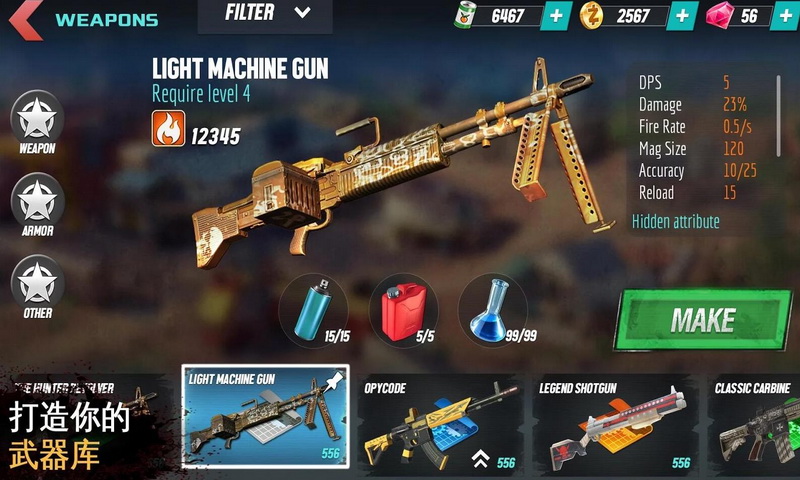This screenshot has height=480, width=800.
Task: Add more pink gems with the plus button
Action: coord(783,16)
